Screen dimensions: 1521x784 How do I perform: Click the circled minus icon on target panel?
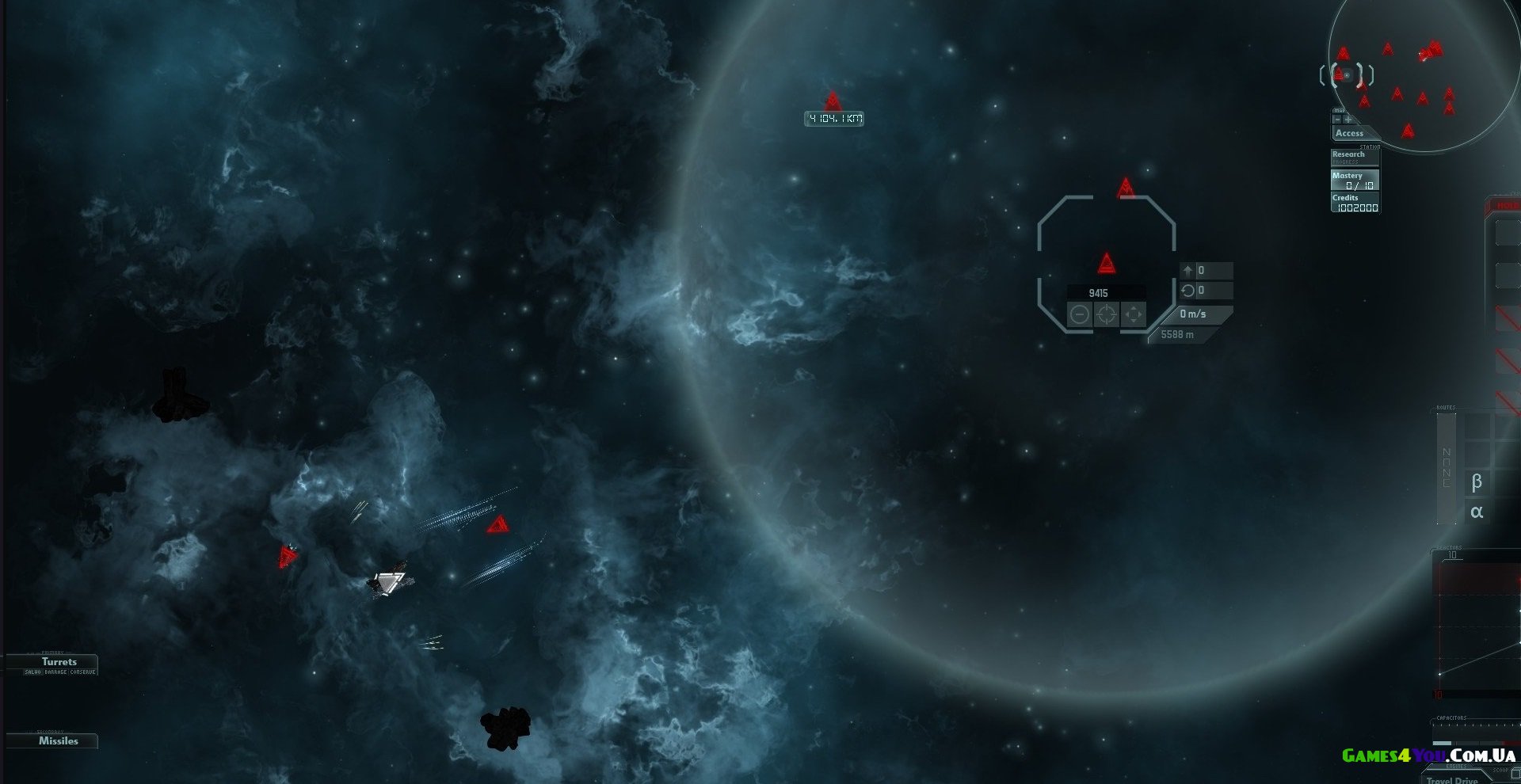[x=1080, y=314]
